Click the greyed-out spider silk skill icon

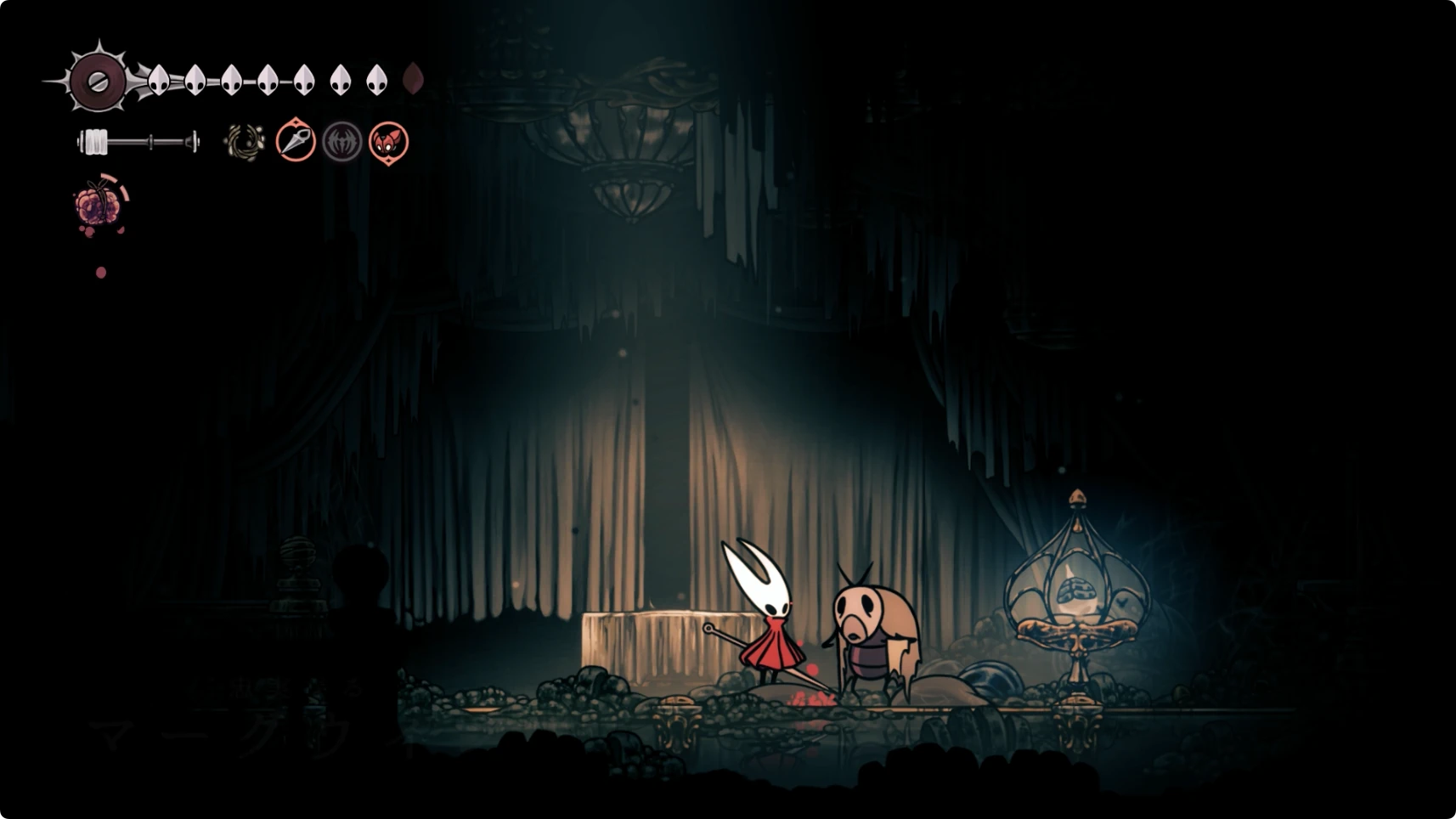342,142
